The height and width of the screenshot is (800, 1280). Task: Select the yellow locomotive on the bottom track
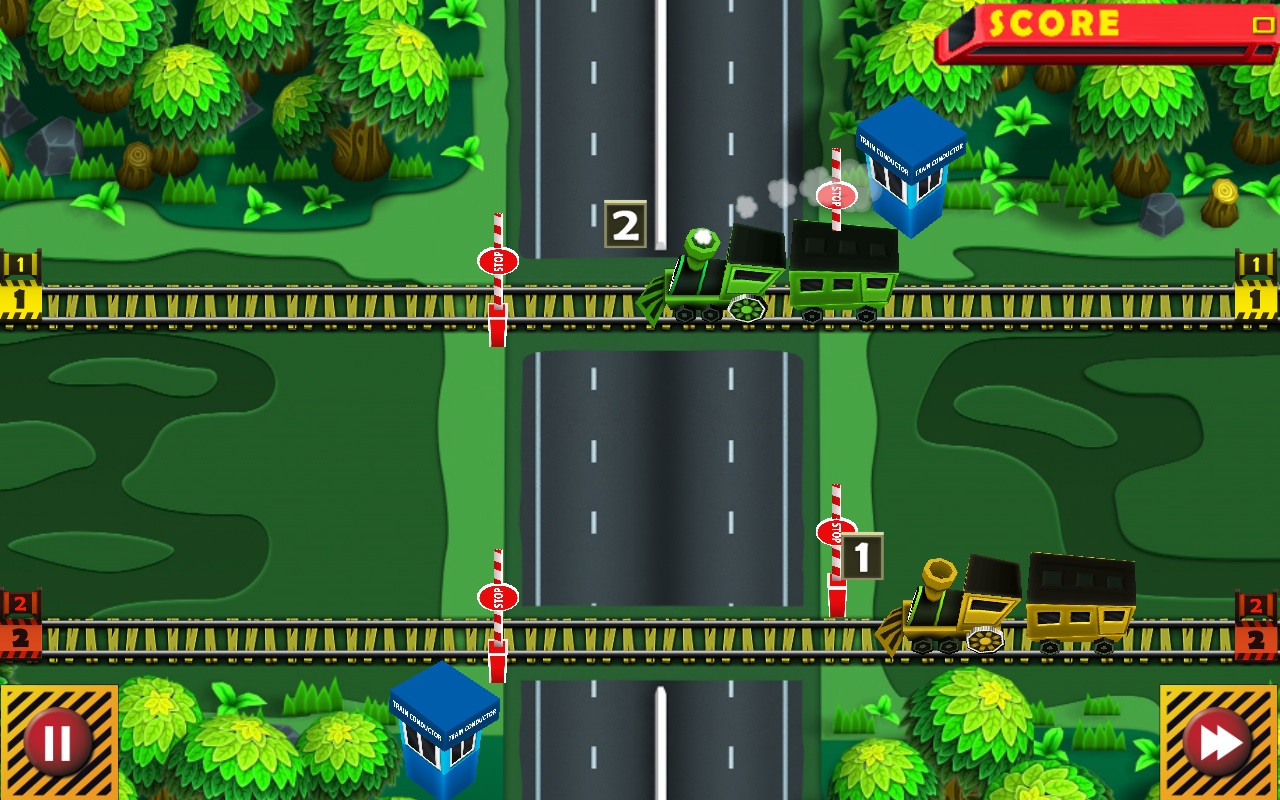[x=950, y=610]
